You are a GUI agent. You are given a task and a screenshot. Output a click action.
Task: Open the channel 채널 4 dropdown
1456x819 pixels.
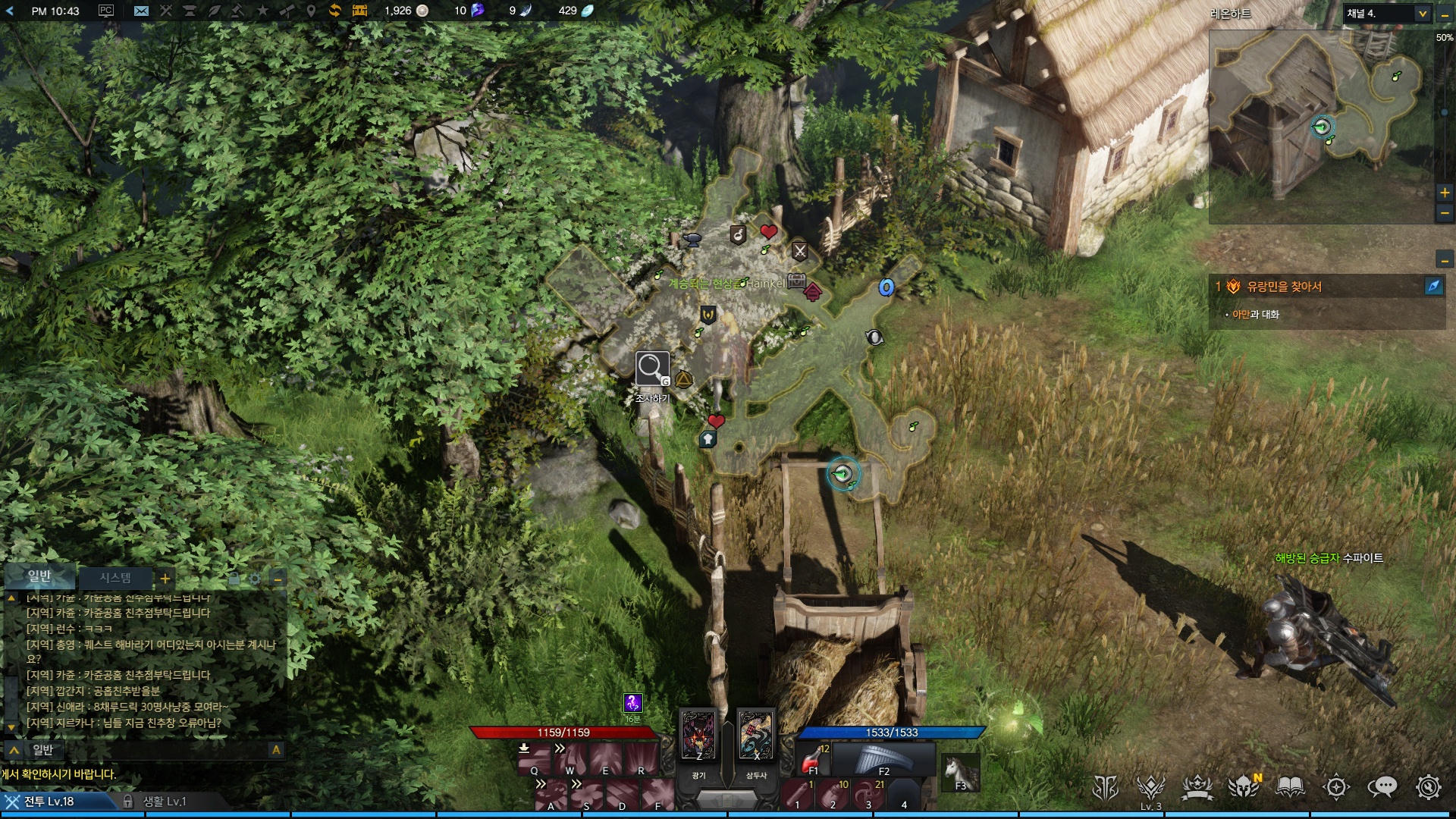click(x=1422, y=14)
